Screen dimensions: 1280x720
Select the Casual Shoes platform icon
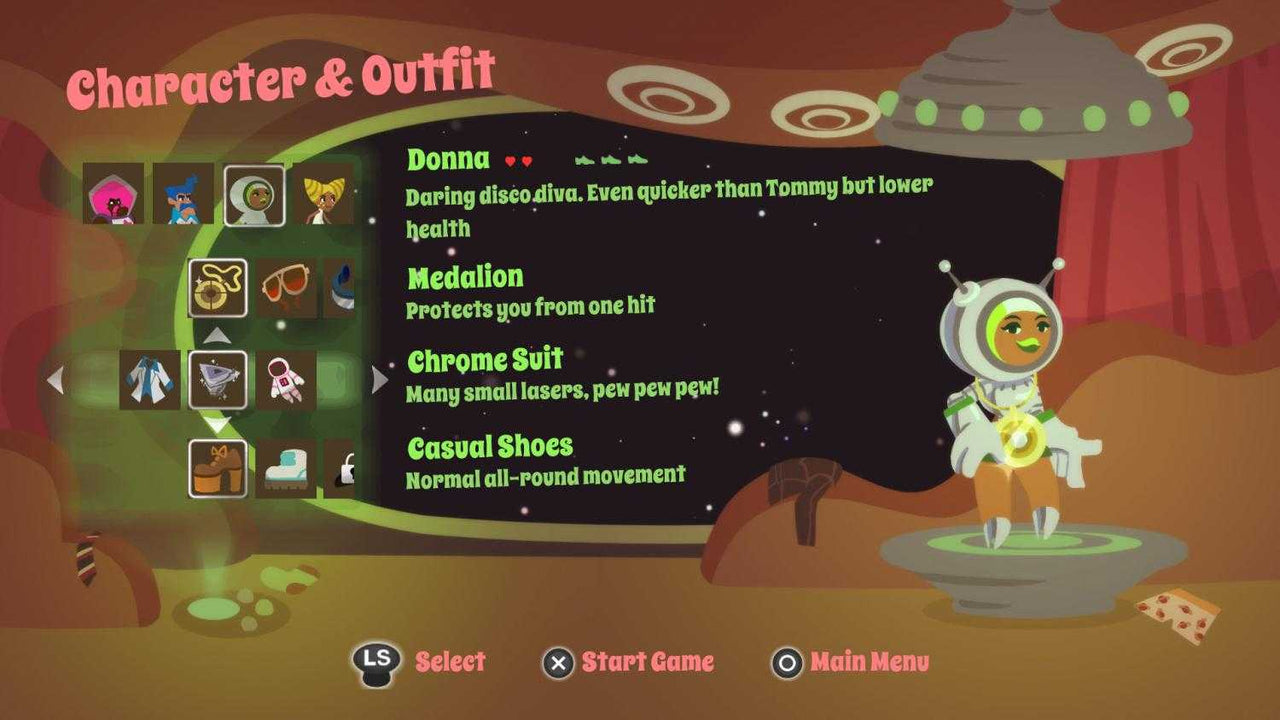click(x=218, y=467)
